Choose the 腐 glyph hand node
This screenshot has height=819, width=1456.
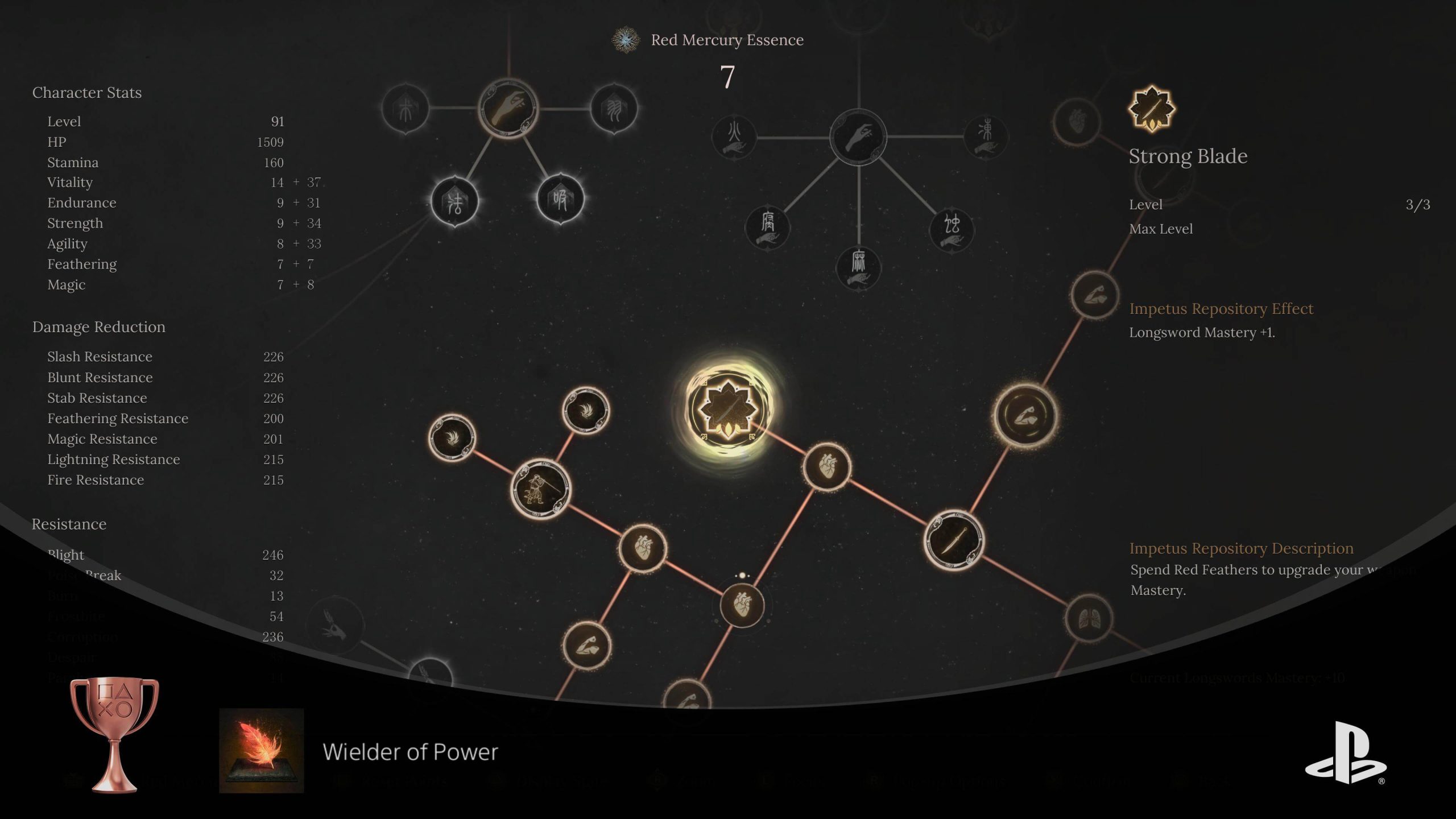(768, 227)
